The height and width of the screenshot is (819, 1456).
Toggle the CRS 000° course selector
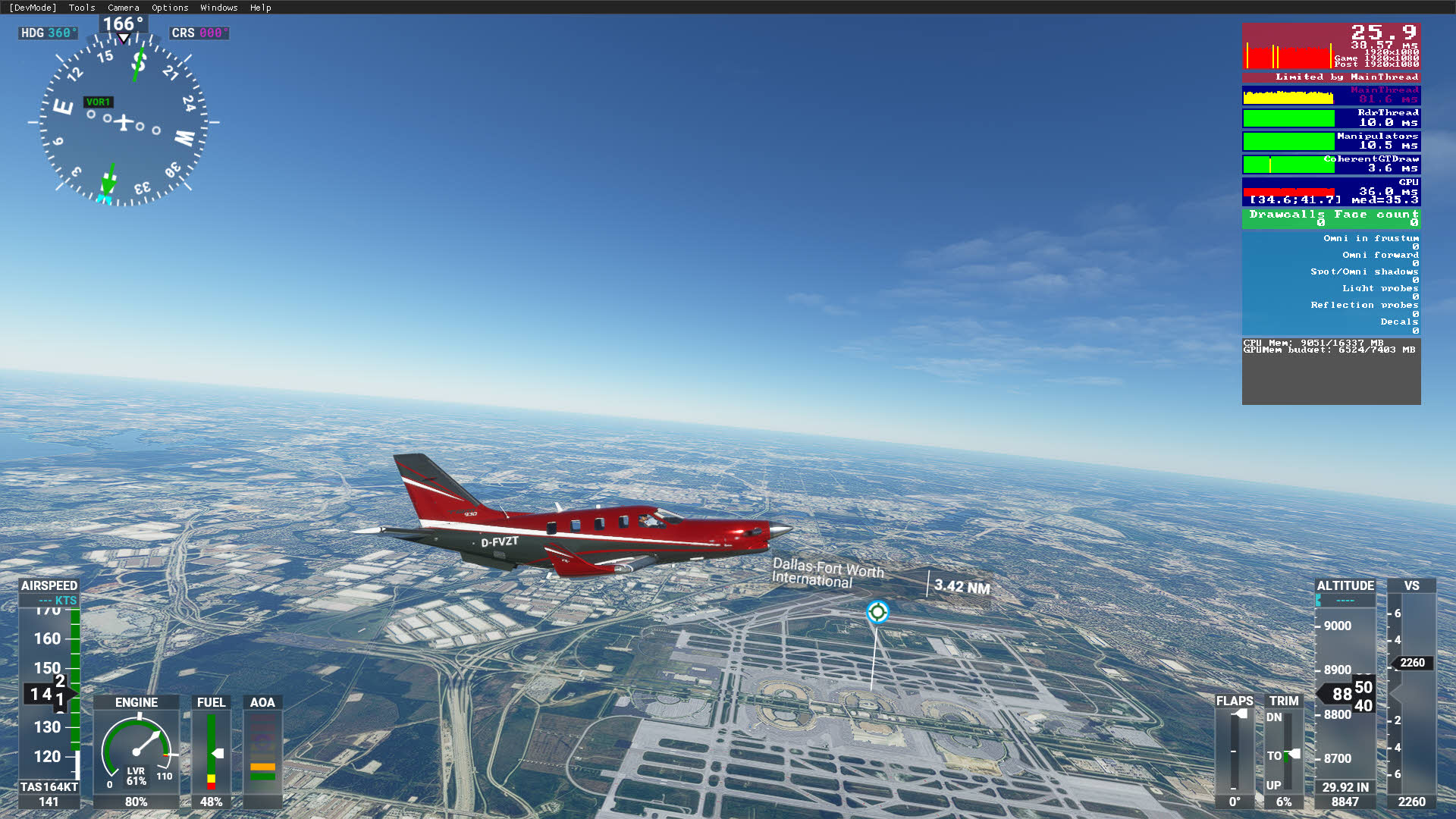pos(199,33)
